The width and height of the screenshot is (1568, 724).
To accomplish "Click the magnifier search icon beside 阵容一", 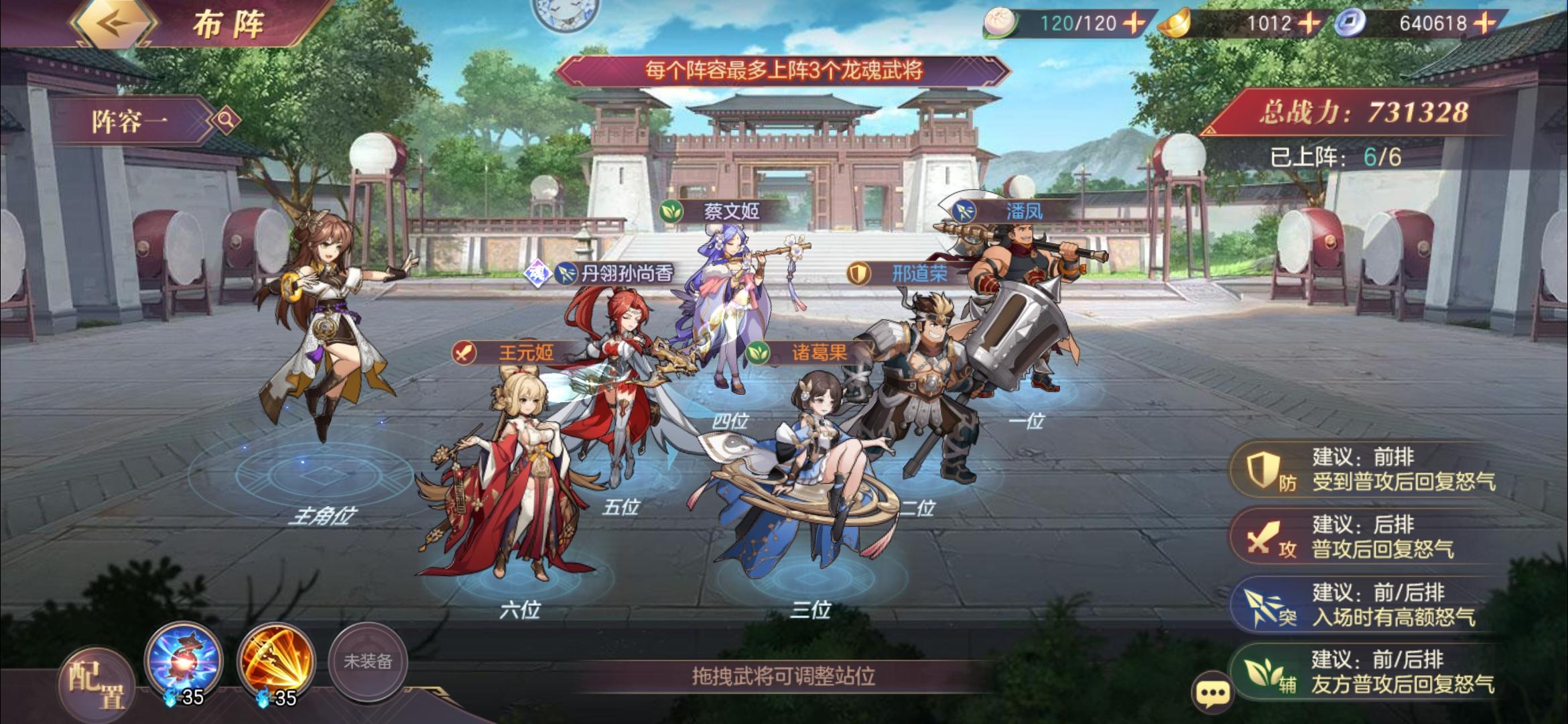I will pyautogui.click(x=227, y=118).
